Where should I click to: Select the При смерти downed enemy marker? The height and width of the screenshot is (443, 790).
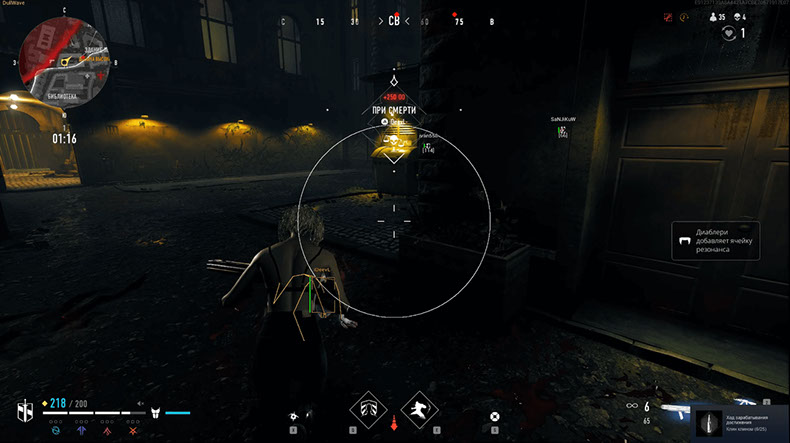click(x=394, y=109)
